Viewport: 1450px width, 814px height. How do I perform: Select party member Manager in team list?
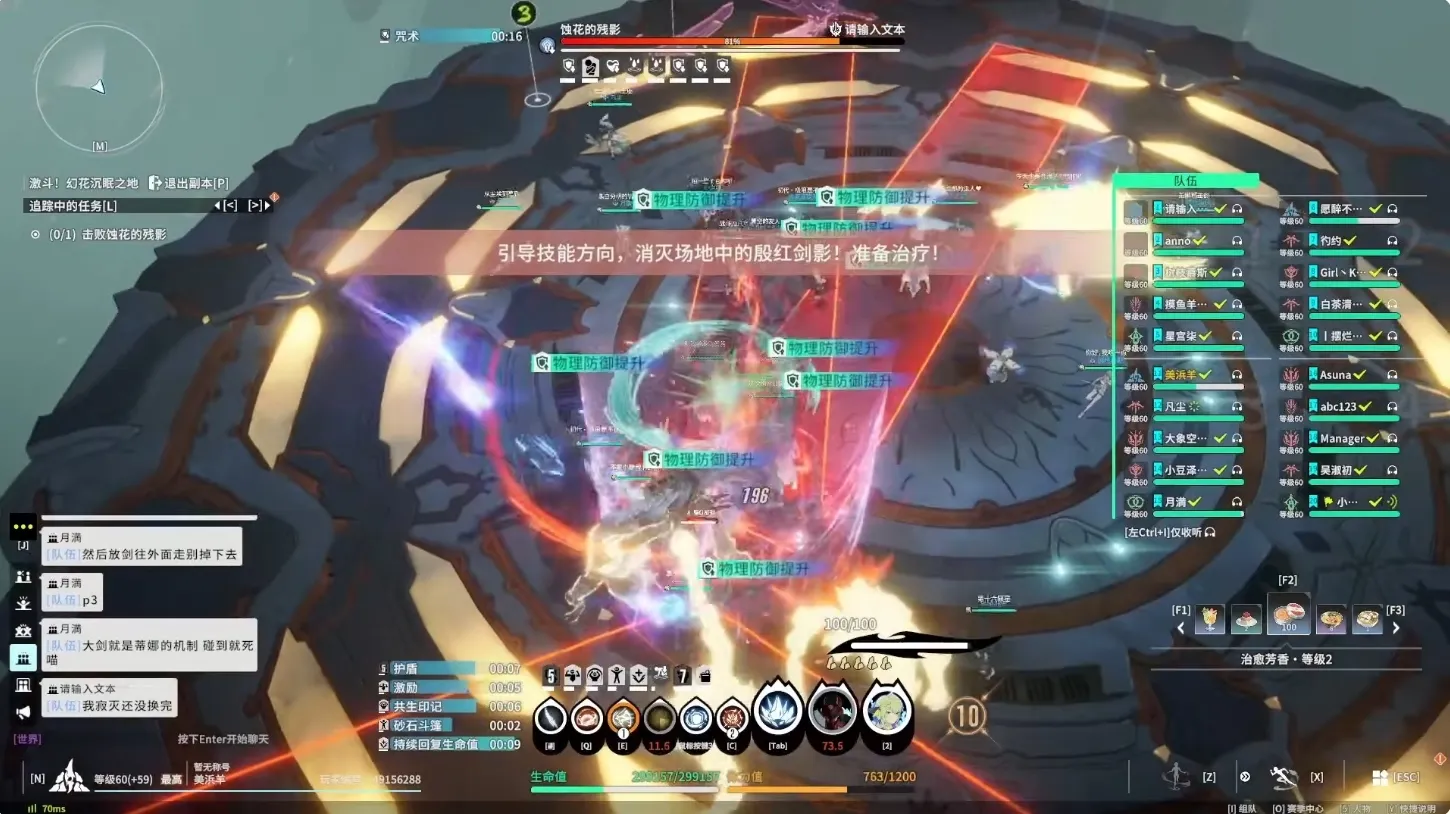(x=1343, y=439)
